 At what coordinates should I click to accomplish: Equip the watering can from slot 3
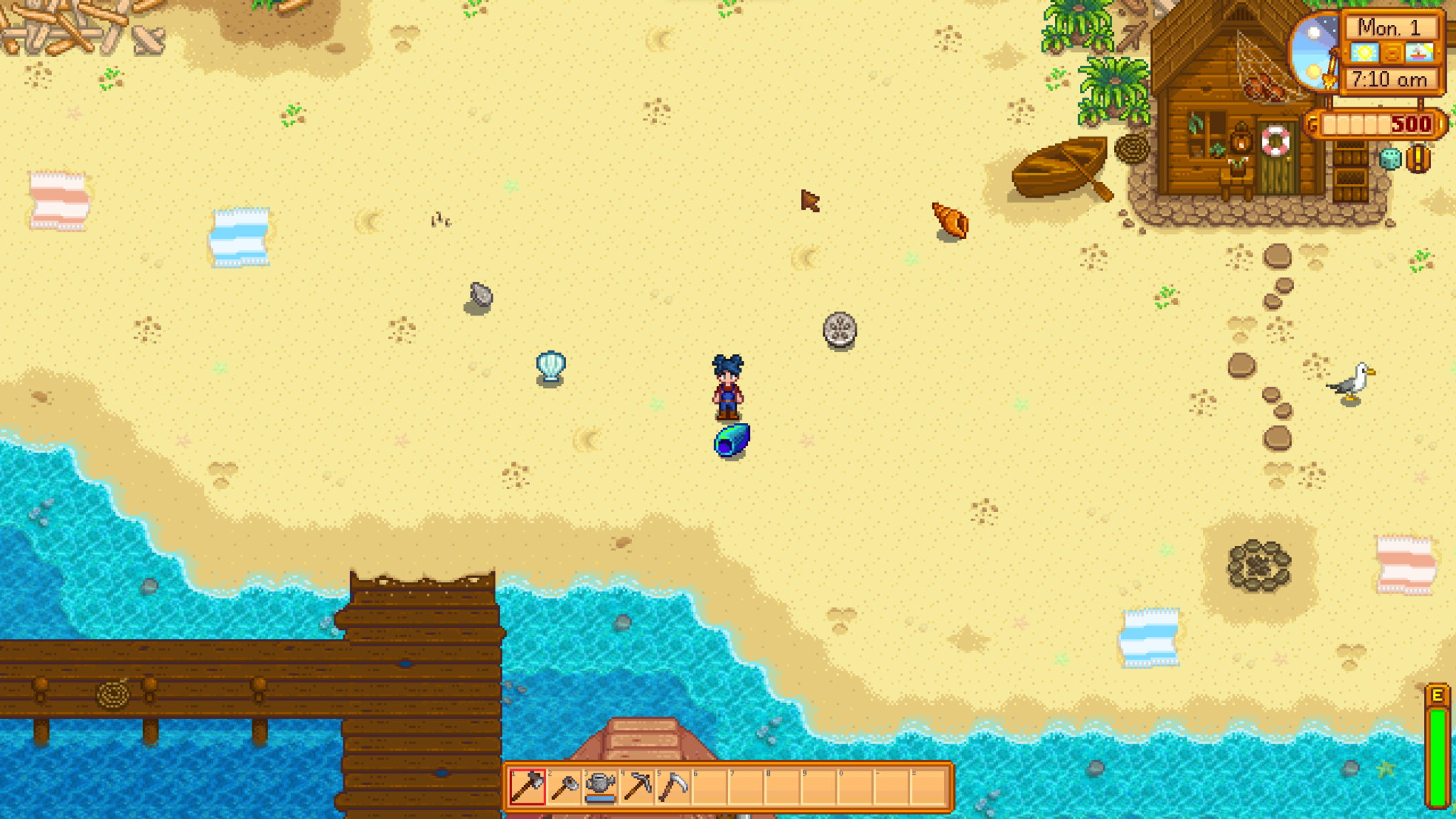[x=600, y=787]
